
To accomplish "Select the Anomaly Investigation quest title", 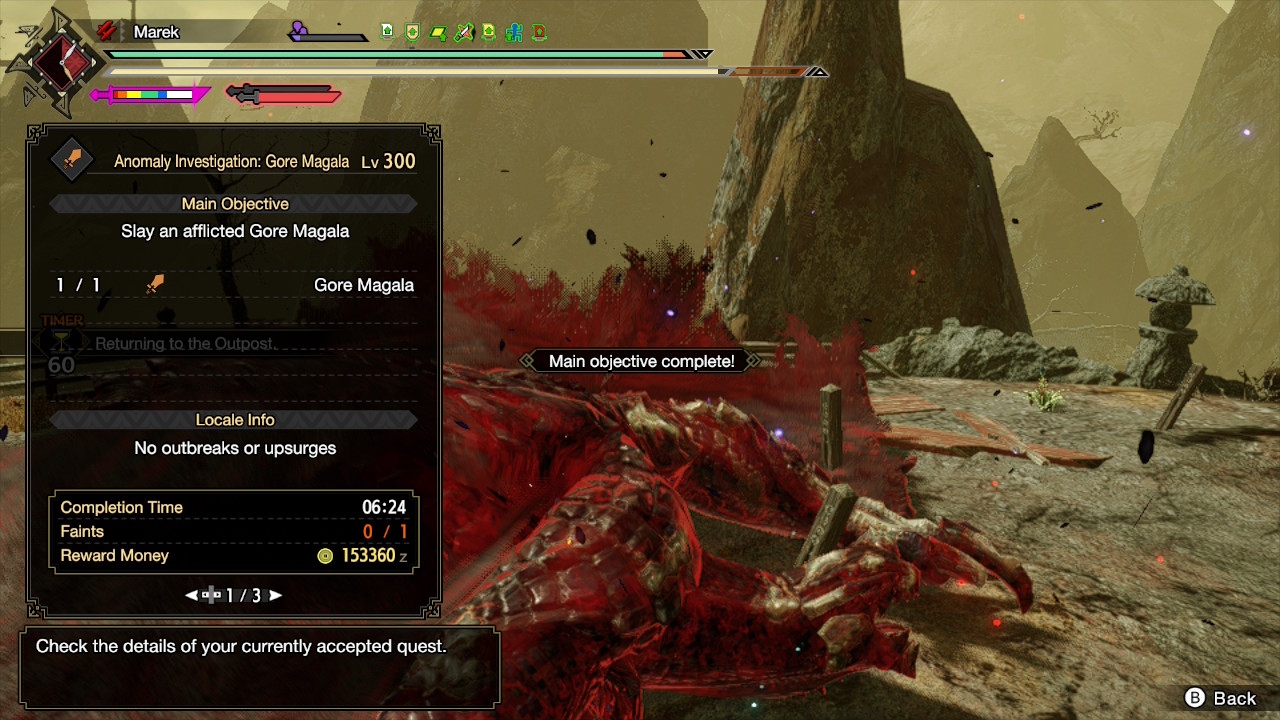I will [x=231, y=161].
